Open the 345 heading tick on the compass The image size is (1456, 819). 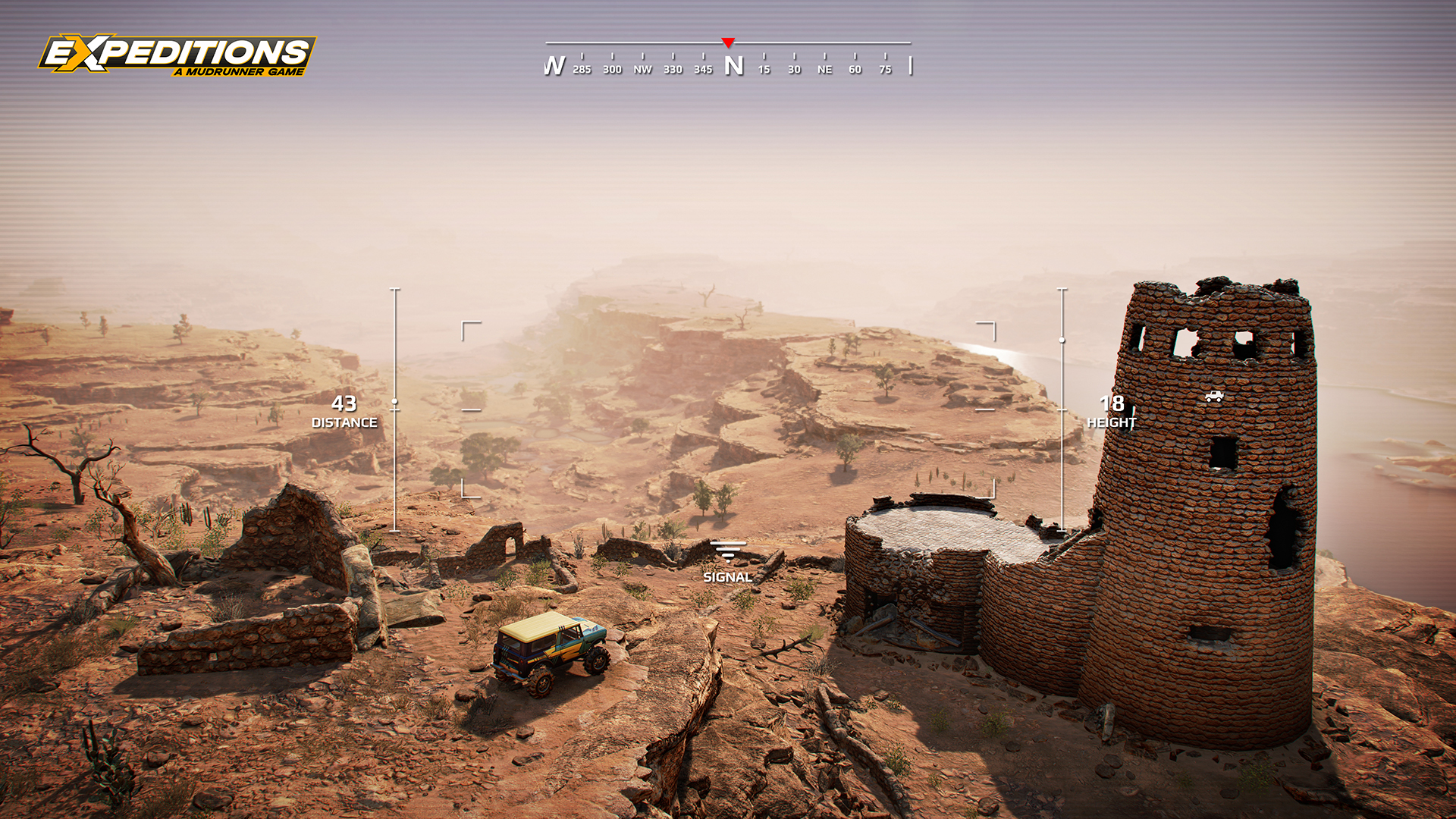pyautogui.click(x=702, y=68)
